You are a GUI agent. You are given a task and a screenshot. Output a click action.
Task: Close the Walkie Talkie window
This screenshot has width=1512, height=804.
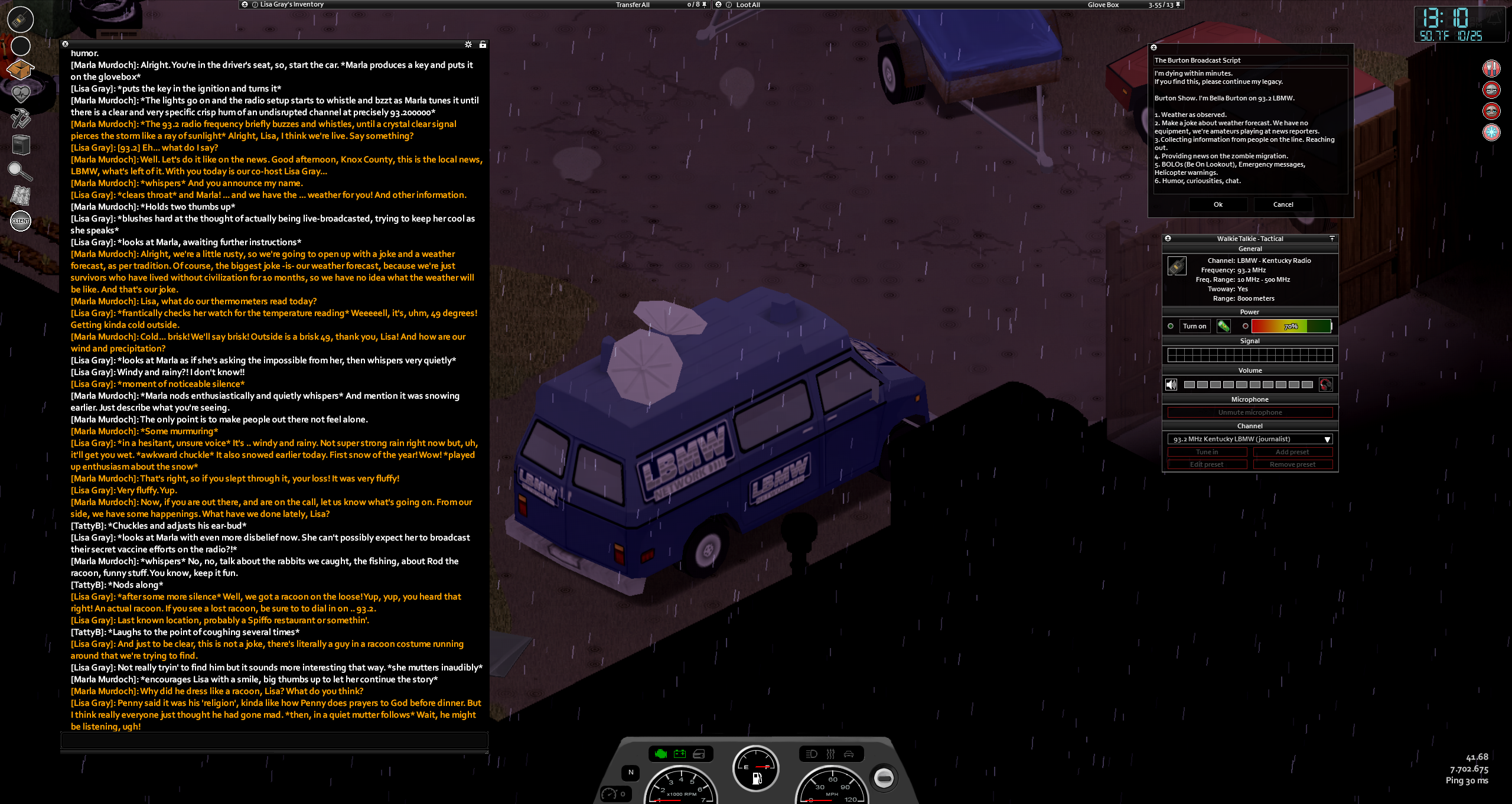[1168, 239]
